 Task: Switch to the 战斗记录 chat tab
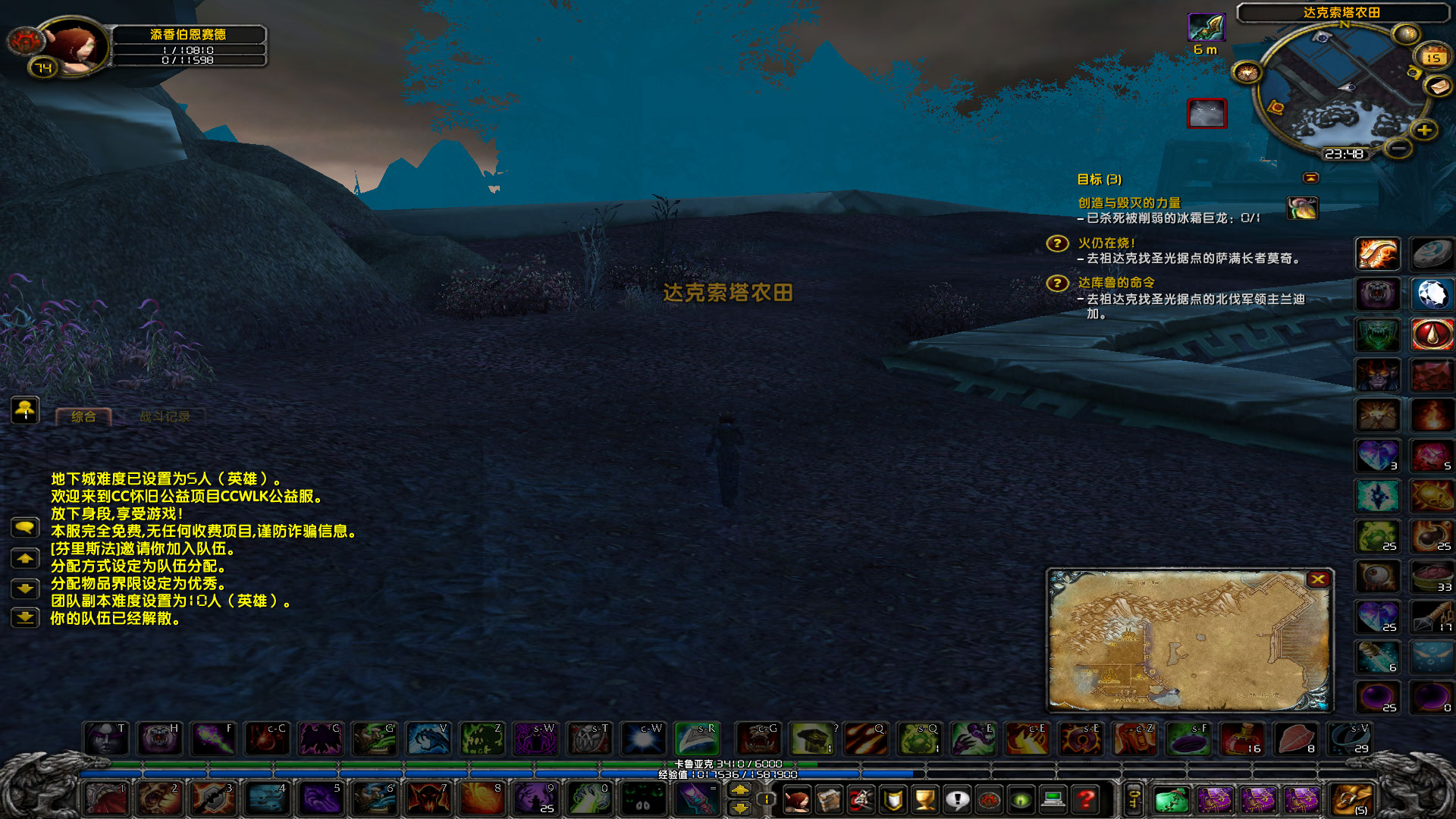click(x=165, y=416)
